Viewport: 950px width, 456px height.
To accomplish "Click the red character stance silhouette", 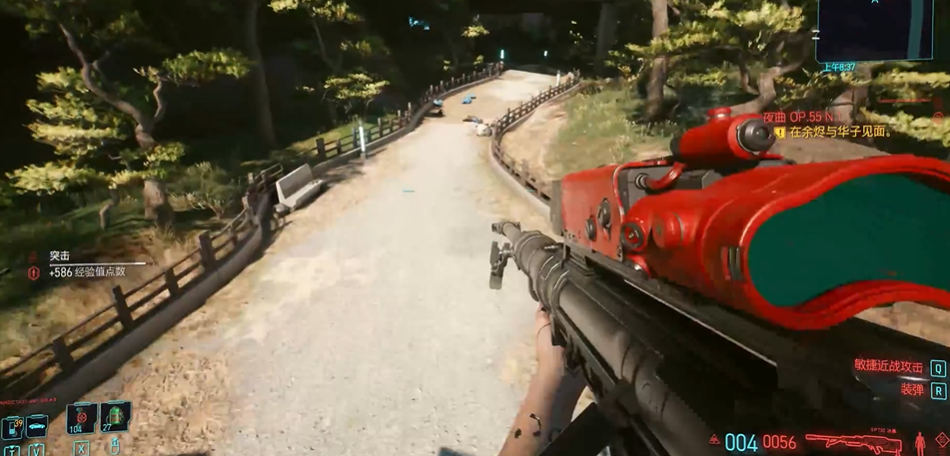I will point(920,442).
